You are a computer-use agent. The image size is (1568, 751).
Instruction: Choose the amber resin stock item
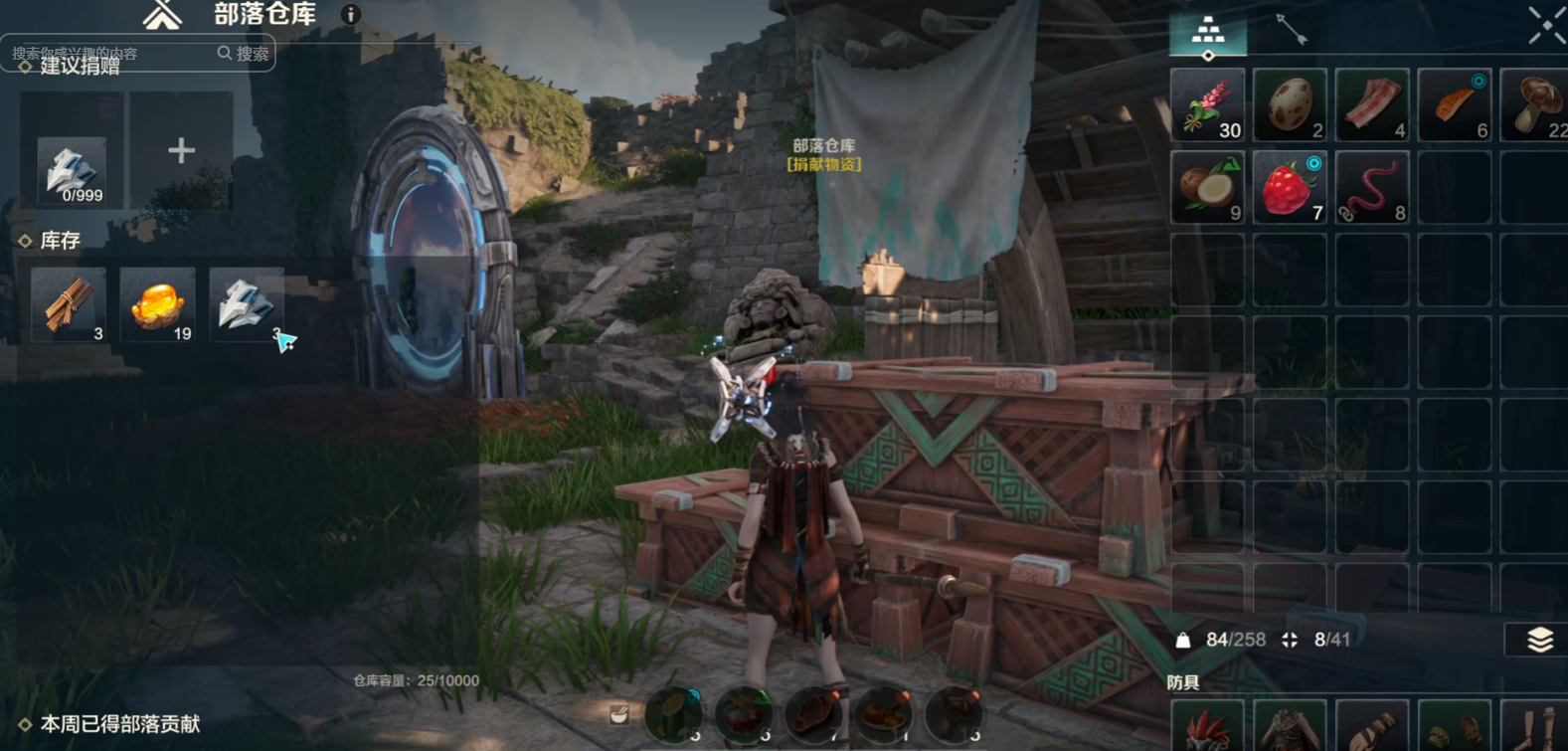(157, 304)
